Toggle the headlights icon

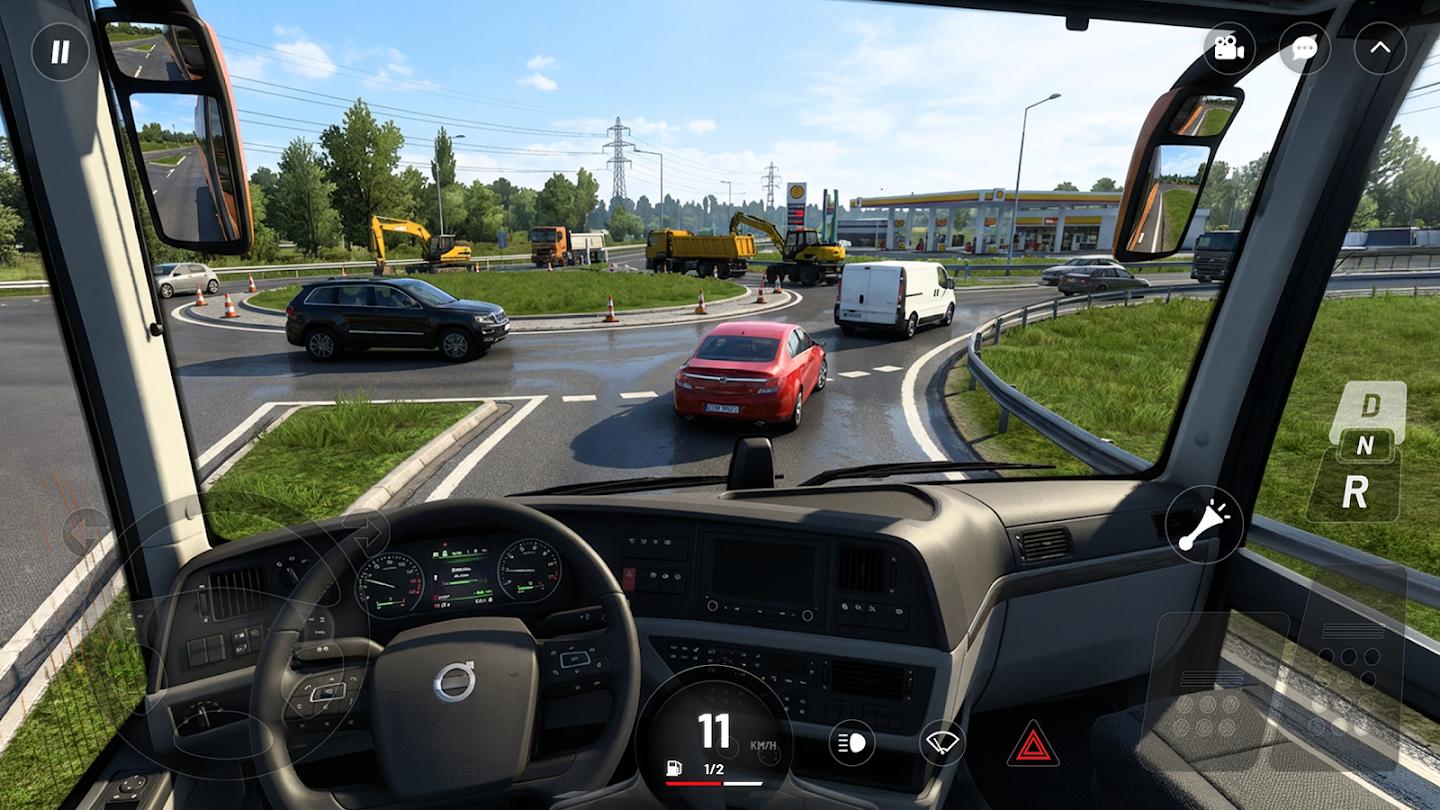851,743
